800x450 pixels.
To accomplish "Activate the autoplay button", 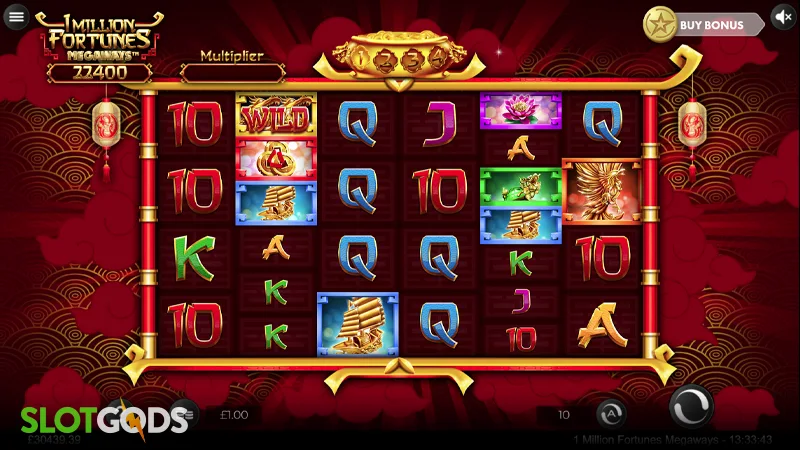I will pos(611,413).
